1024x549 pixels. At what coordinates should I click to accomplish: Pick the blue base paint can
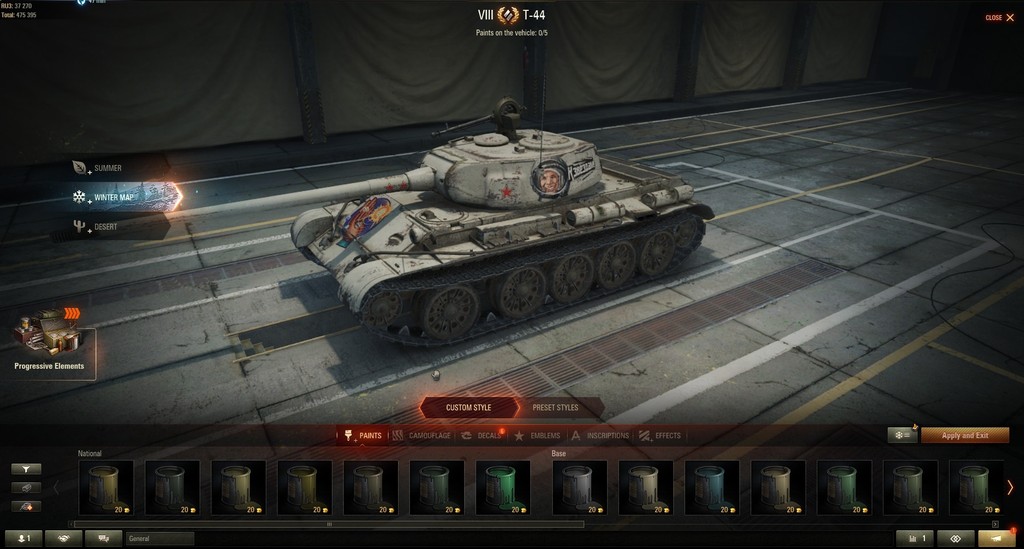711,487
